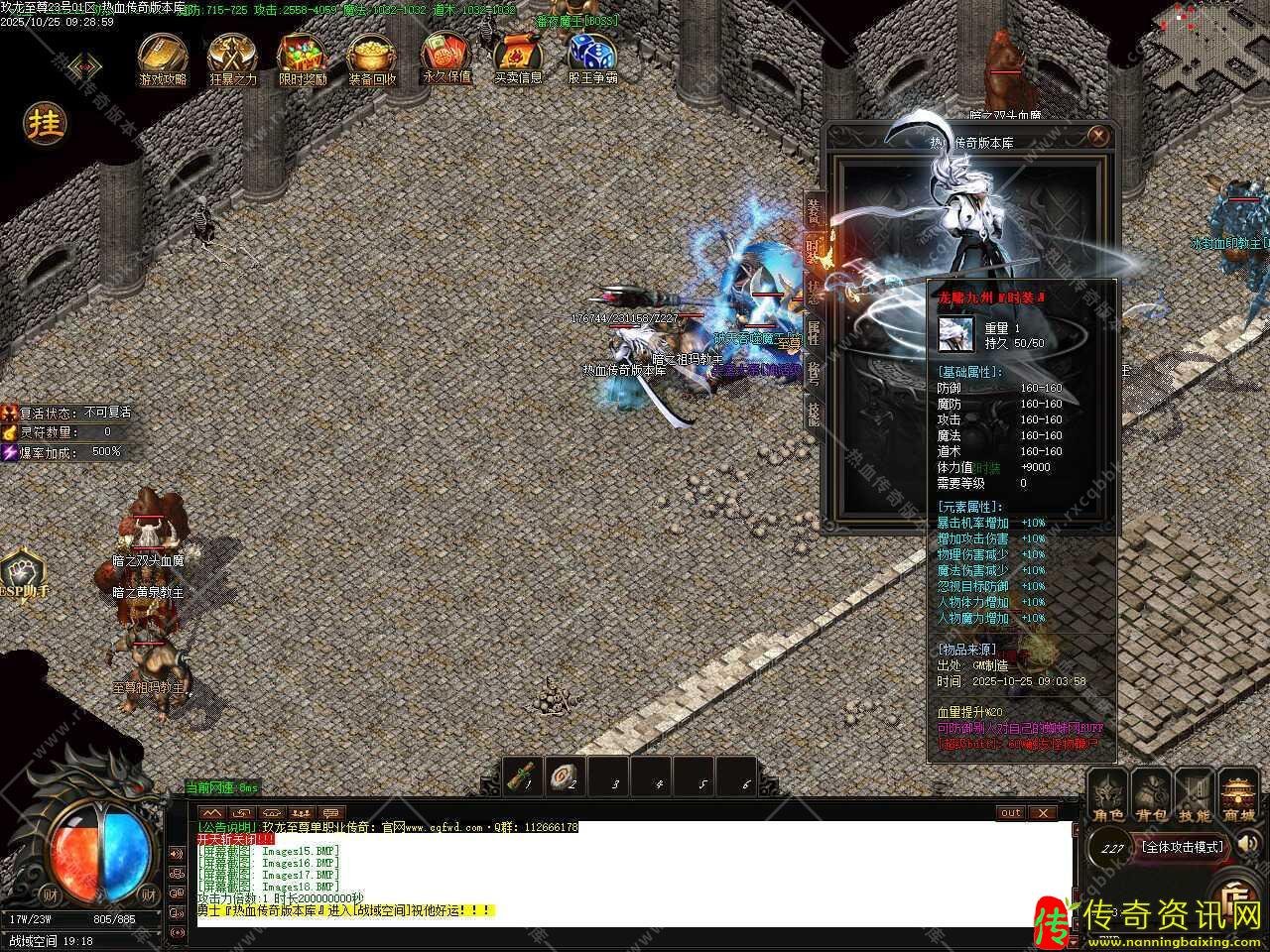The width and height of the screenshot is (1270, 952).
Task: Change the 全体攻击模式 attack mode
Action: click(x=1185, y=848)
